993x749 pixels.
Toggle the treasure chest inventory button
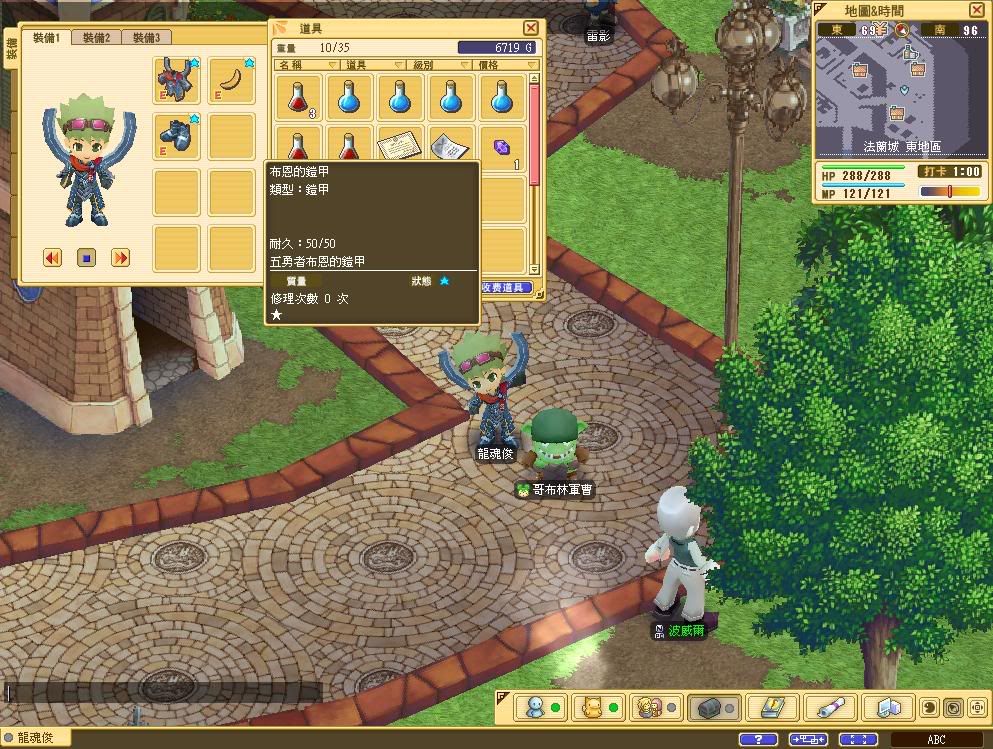pos(712,707)
